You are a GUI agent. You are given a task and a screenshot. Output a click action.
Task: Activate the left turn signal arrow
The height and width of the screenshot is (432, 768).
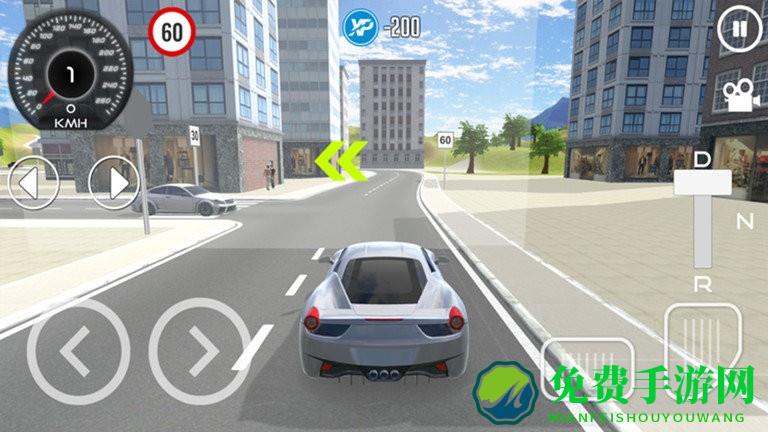click(32, 183)
